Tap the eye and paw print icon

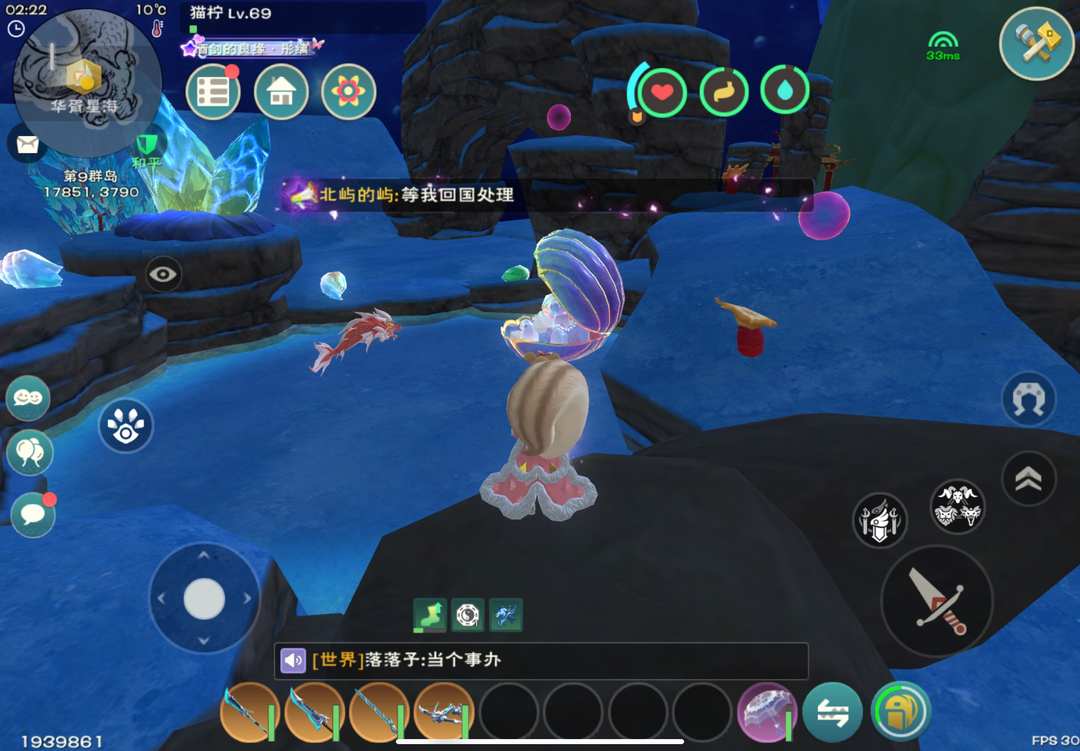pyautogui.click(x=126, y=425)
